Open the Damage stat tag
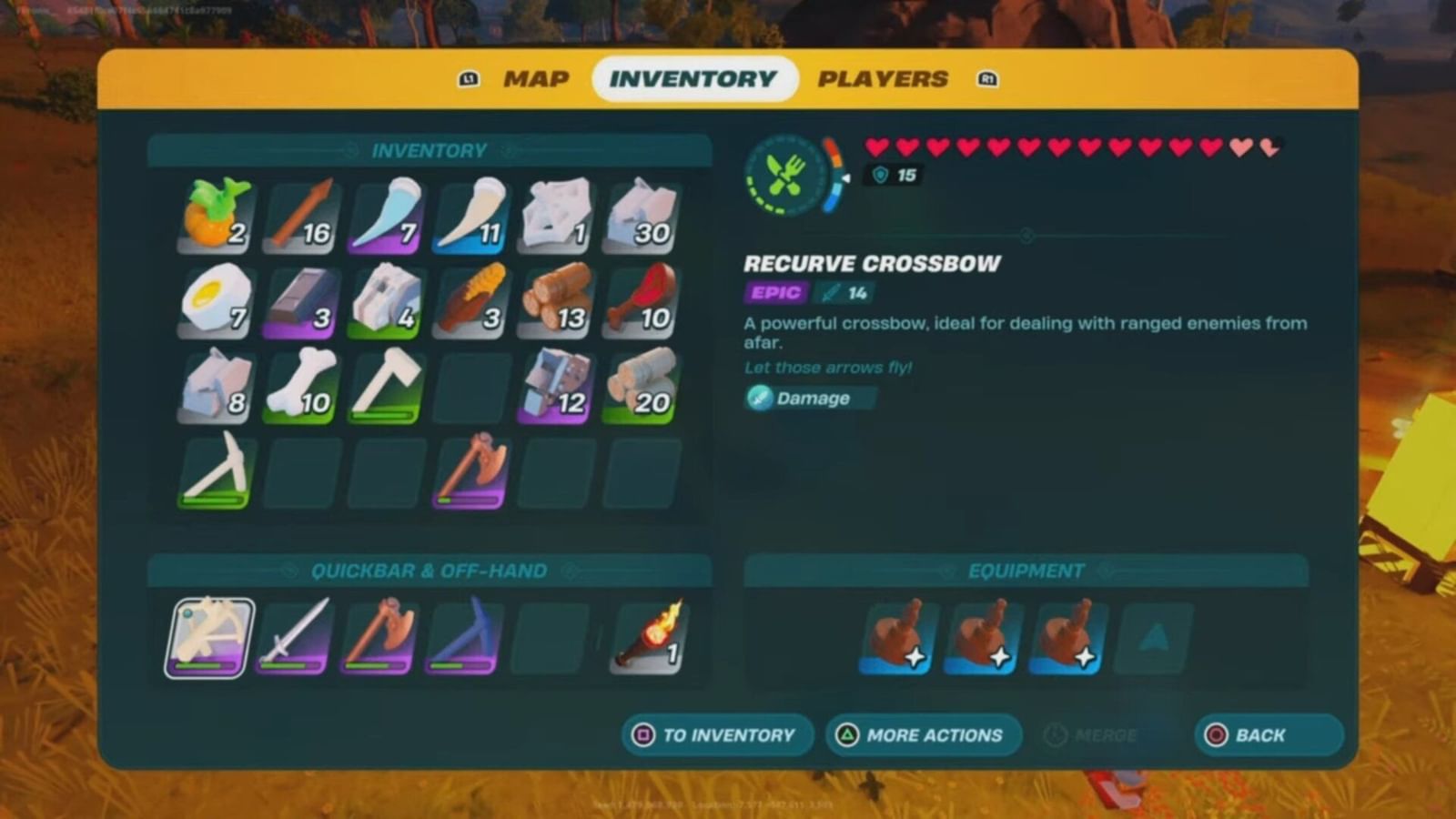This screenshot has height=819, width=1456. (808, 398)
